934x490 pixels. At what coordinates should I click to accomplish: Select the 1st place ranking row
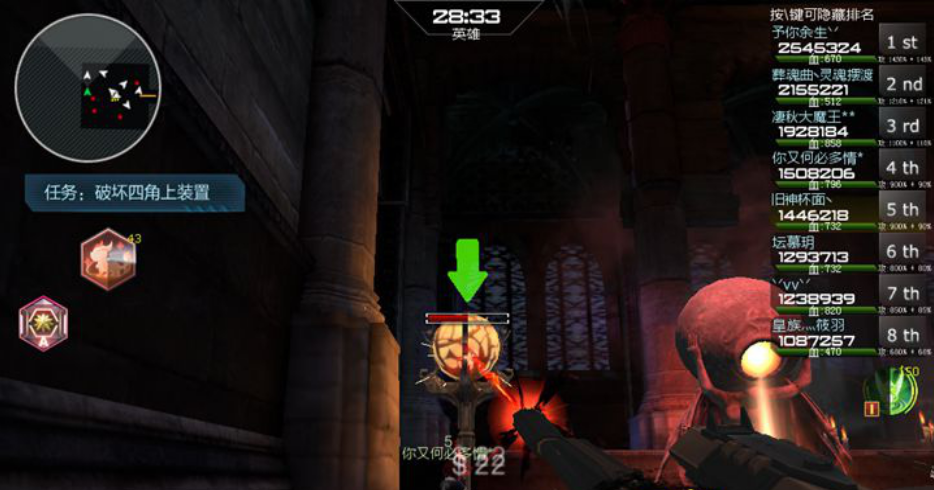point(847,43)
